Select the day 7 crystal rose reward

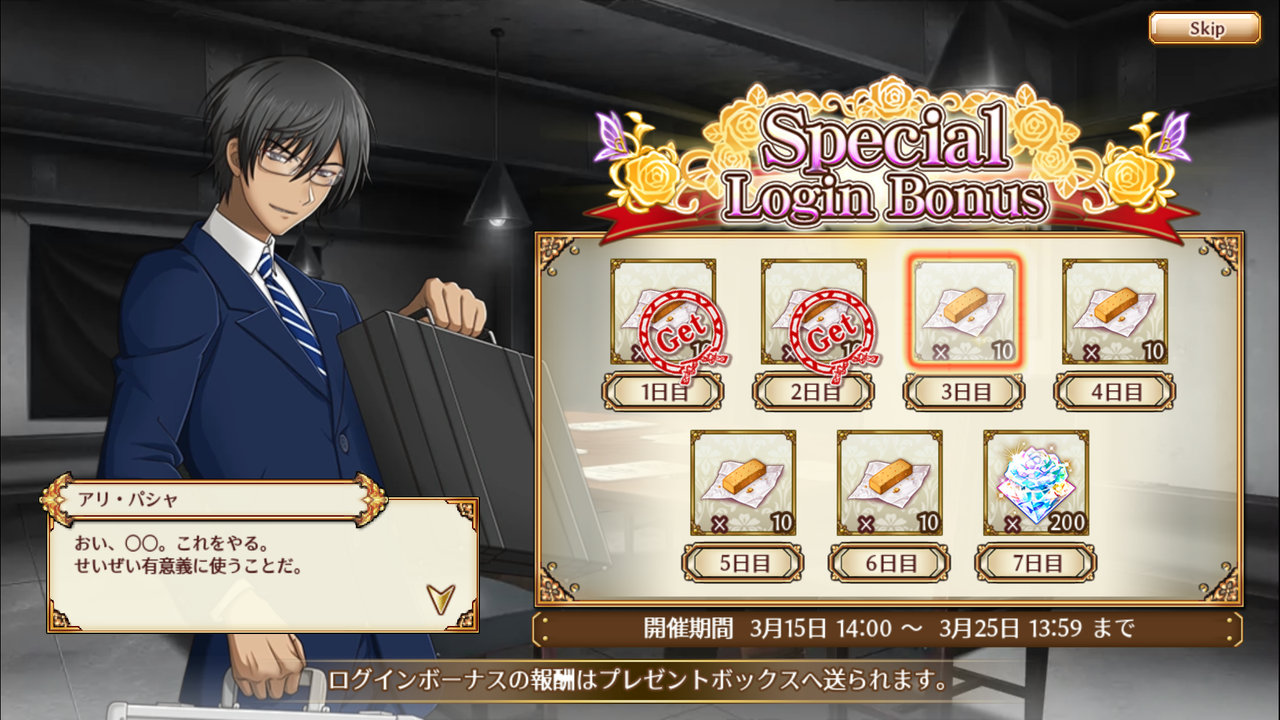point(1035,482)
